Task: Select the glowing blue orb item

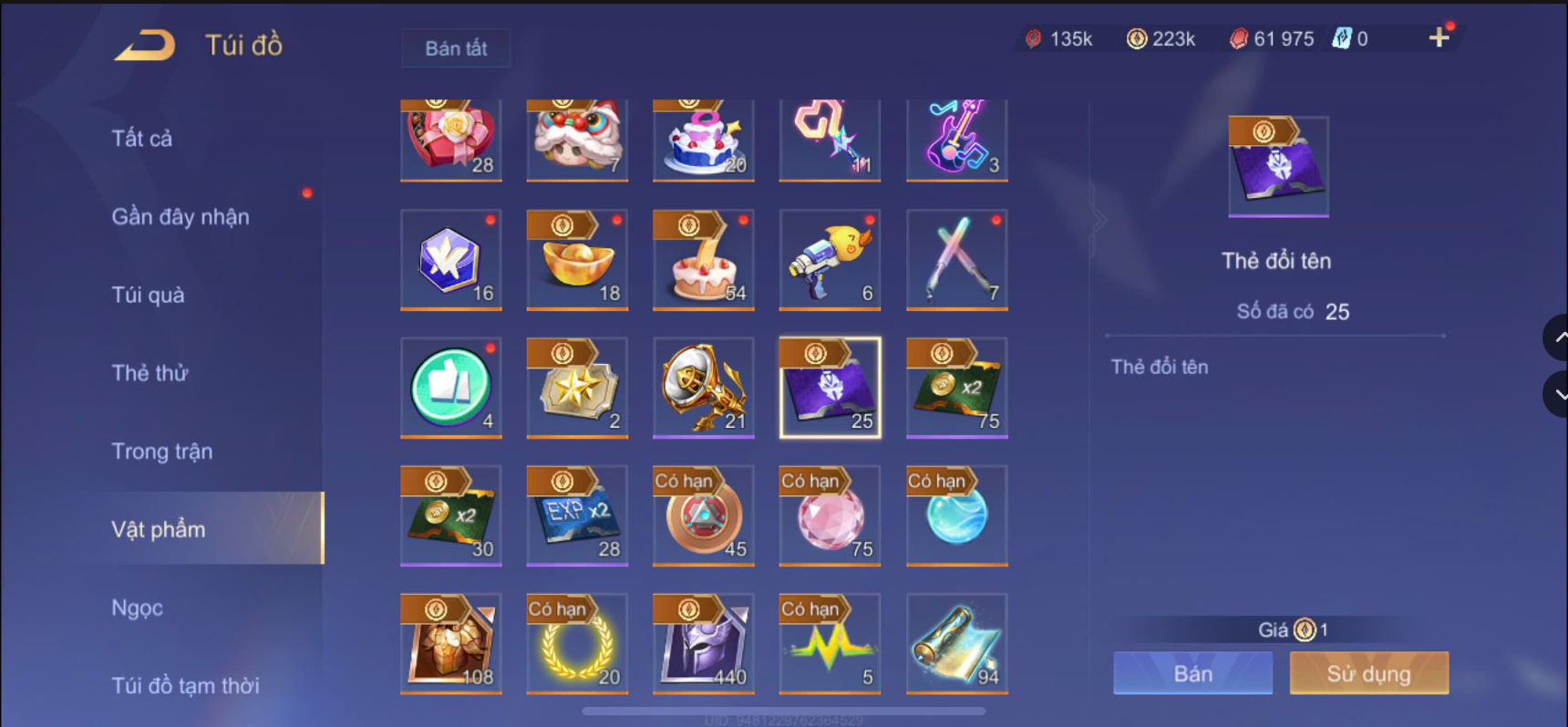Action: point(955,517)
